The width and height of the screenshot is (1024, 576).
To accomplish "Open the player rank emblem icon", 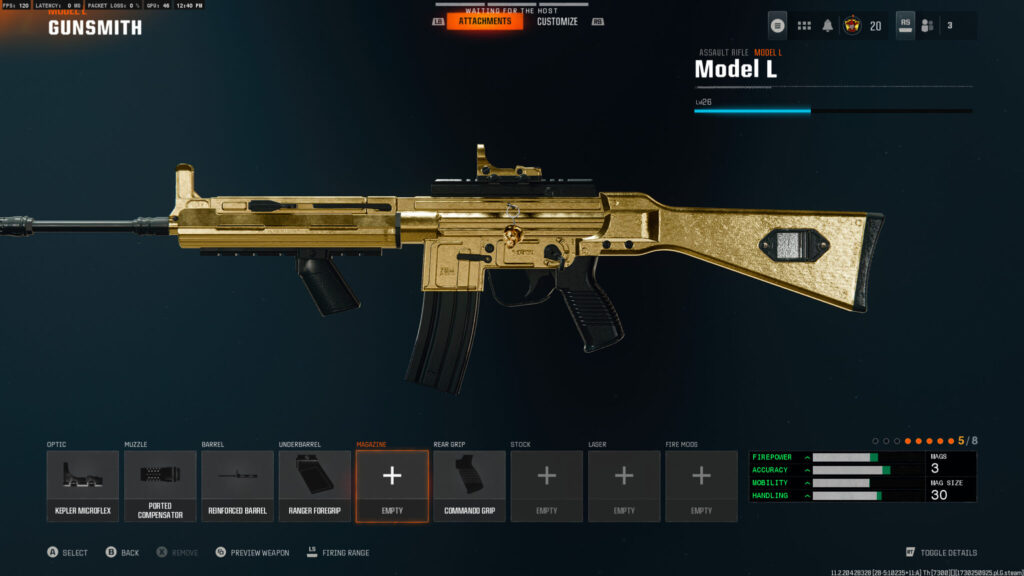I will [853, 26].
